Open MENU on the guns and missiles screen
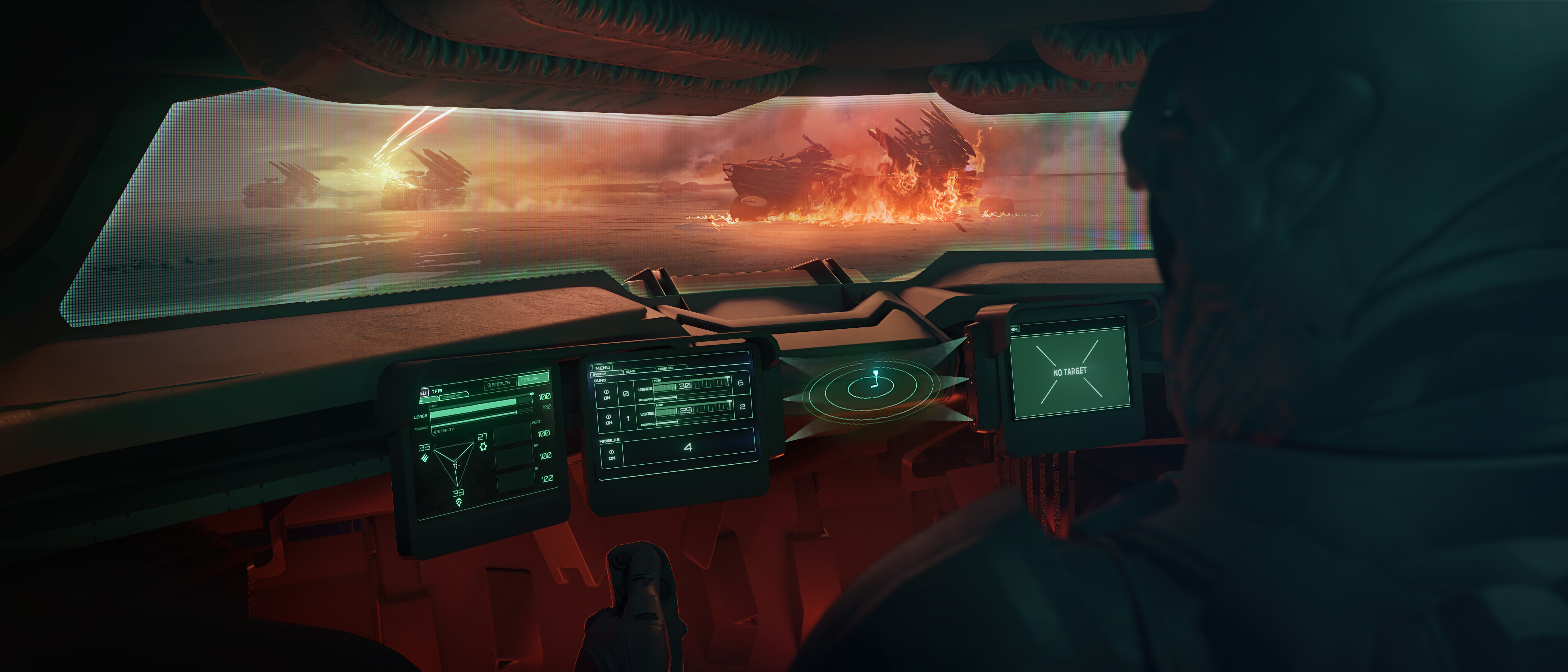Viewport: 1568px width, 672px height. (602, 368)
